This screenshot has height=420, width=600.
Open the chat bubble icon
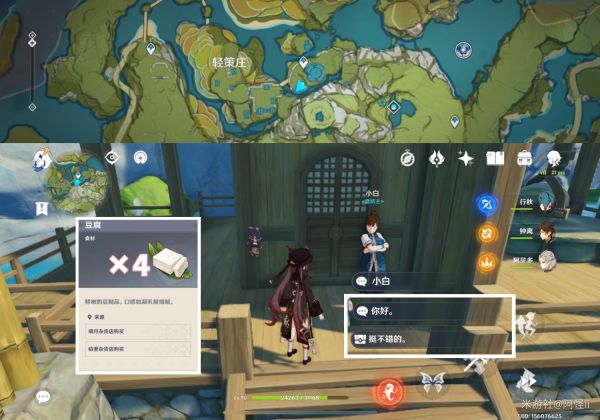click(x=43, y=397)
